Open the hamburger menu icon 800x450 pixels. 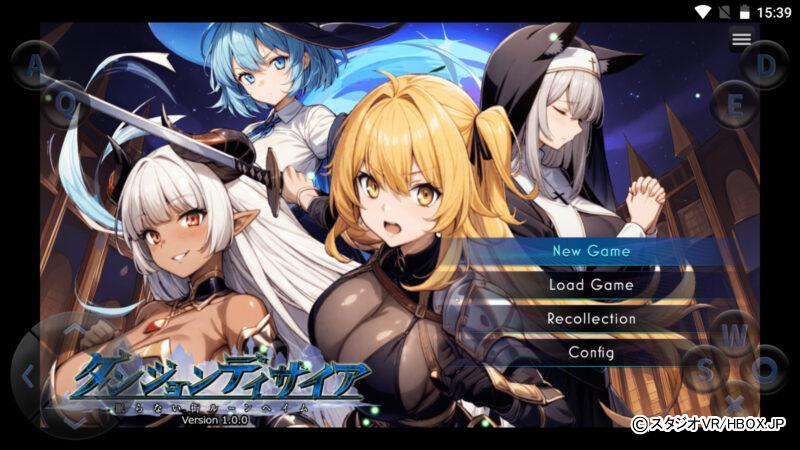741,39
